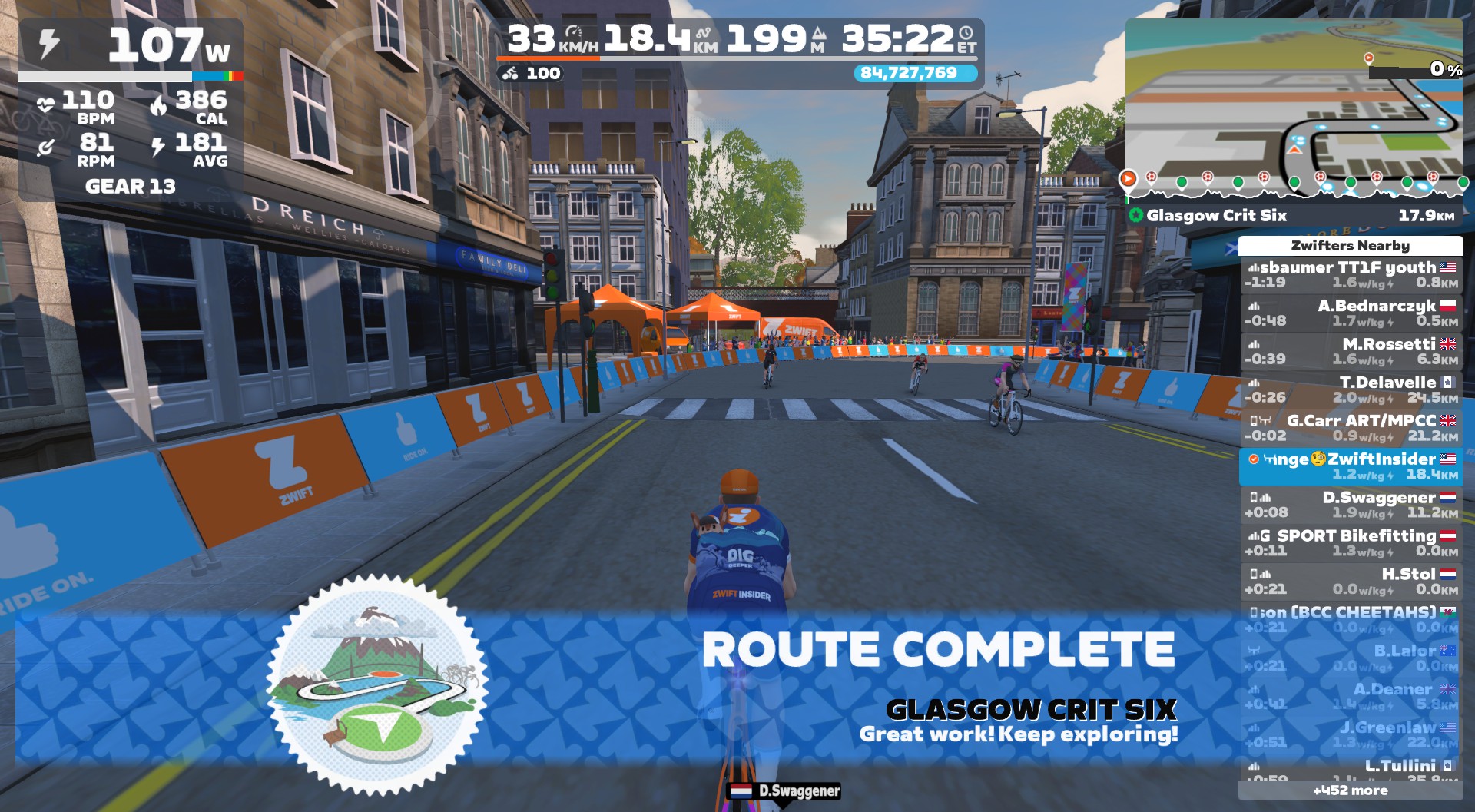Click T.Delavelle's row in Zwifters Nearby
The image size is (1475, 812).
tap(1350, 390)
